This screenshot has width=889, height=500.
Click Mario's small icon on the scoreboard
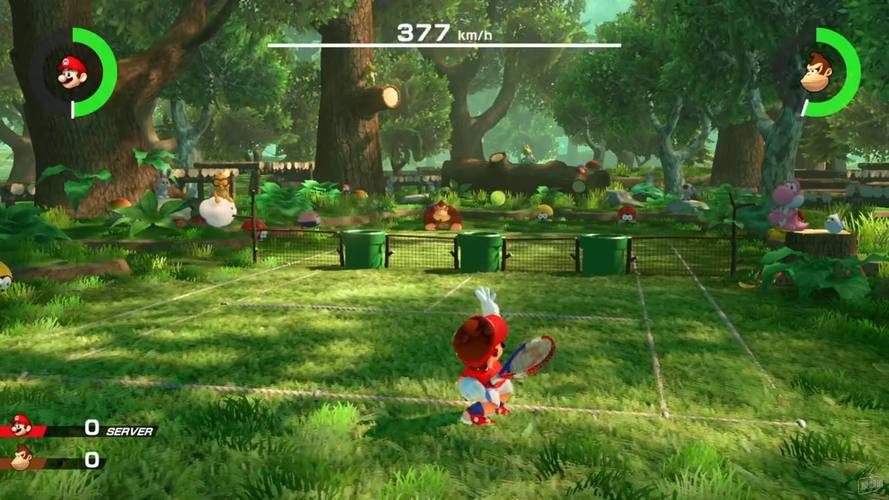20,427
